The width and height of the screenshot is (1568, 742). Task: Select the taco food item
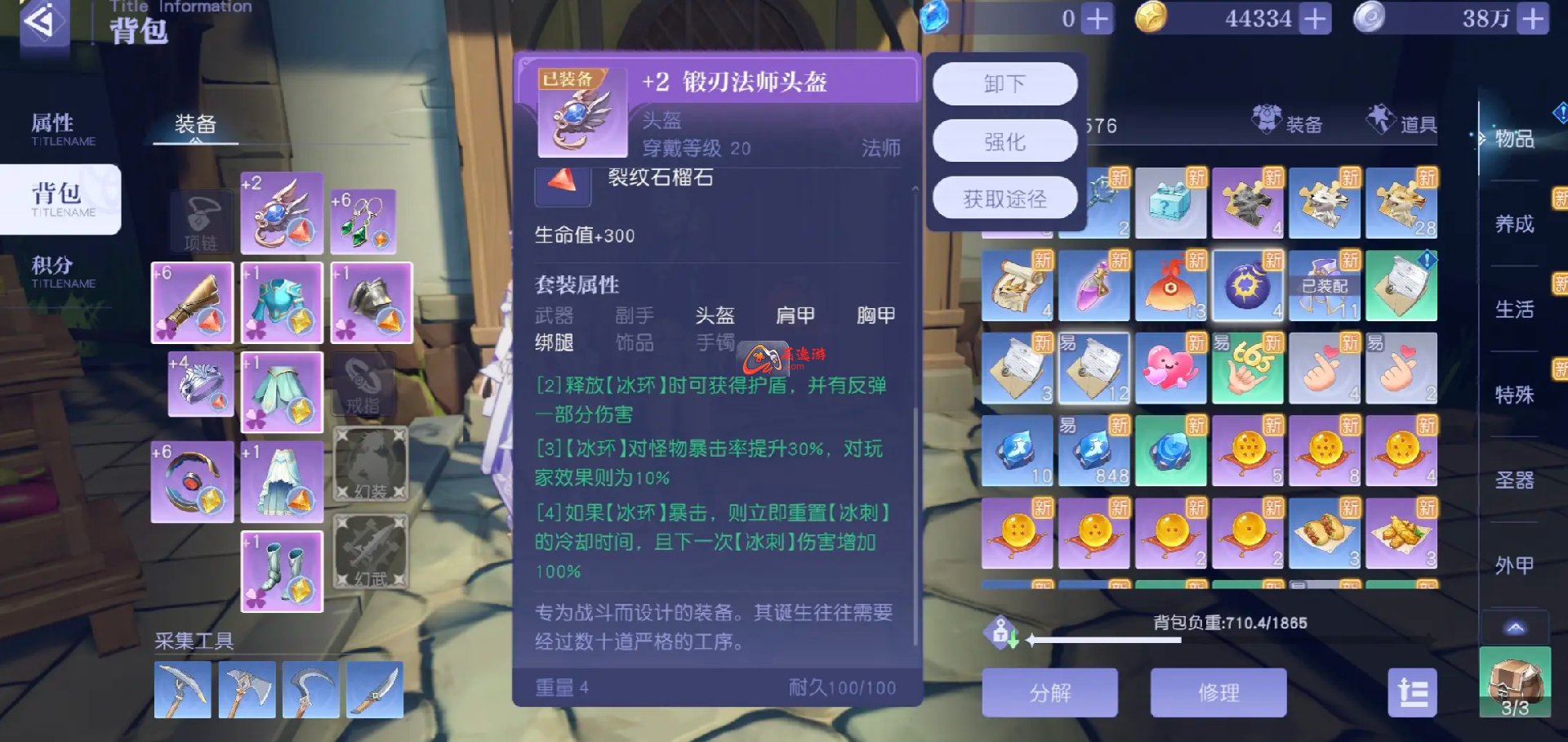coord(1324,533)
